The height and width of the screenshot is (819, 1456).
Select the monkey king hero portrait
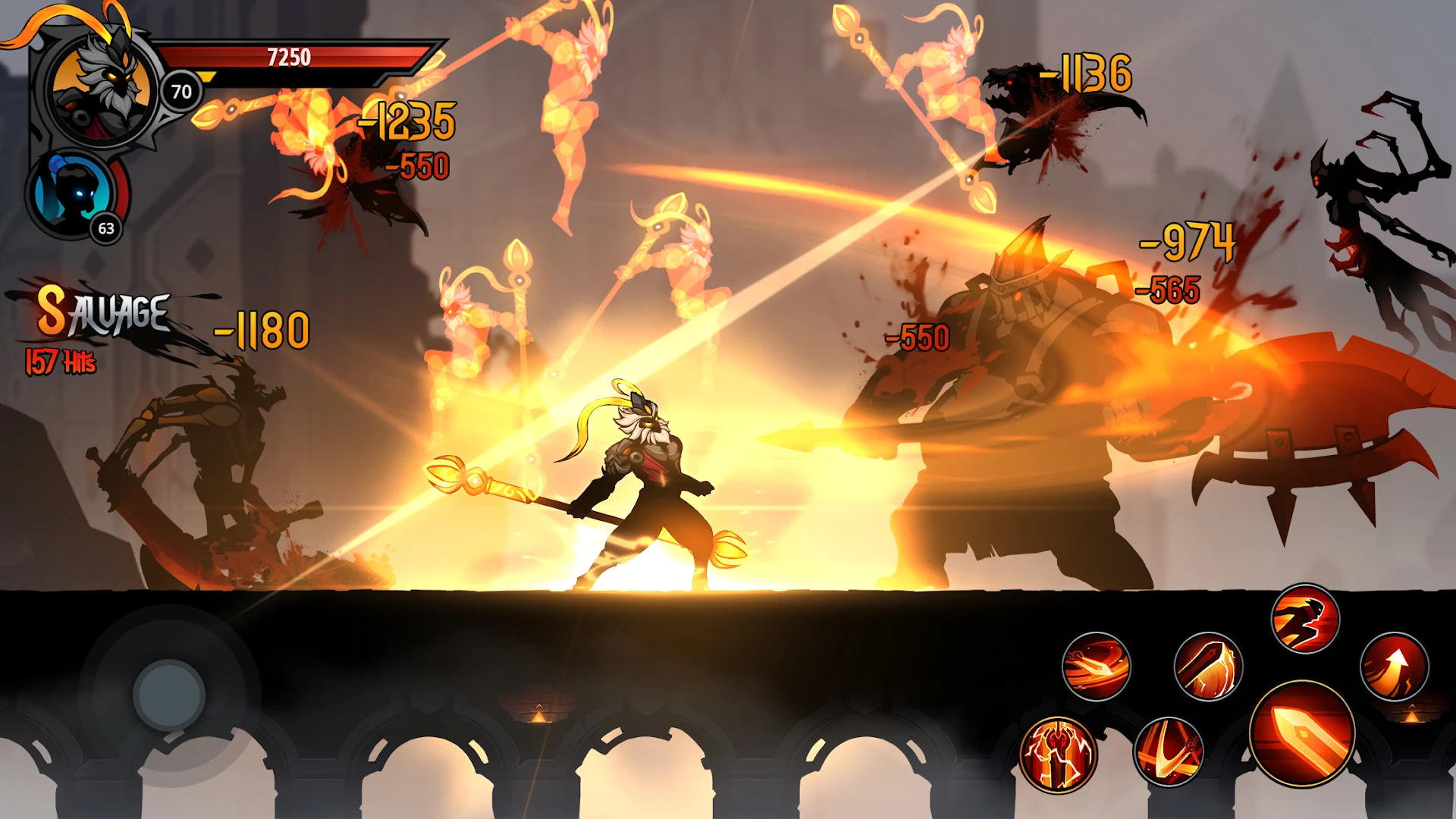click(101, 89)
